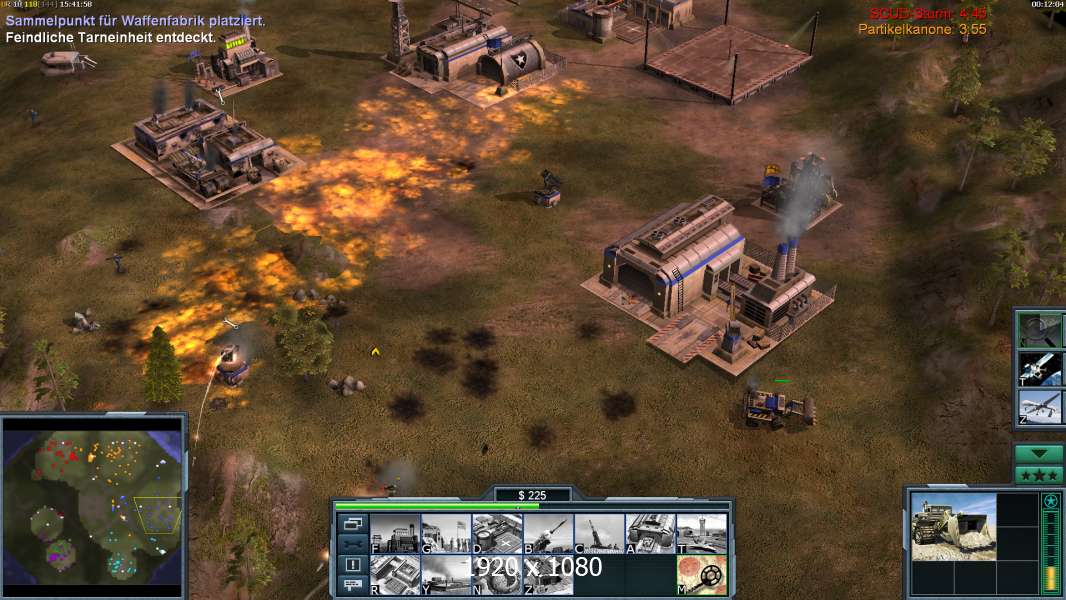
Task: Collapse the powers panel with down arrow
Action: [1039, 453]
